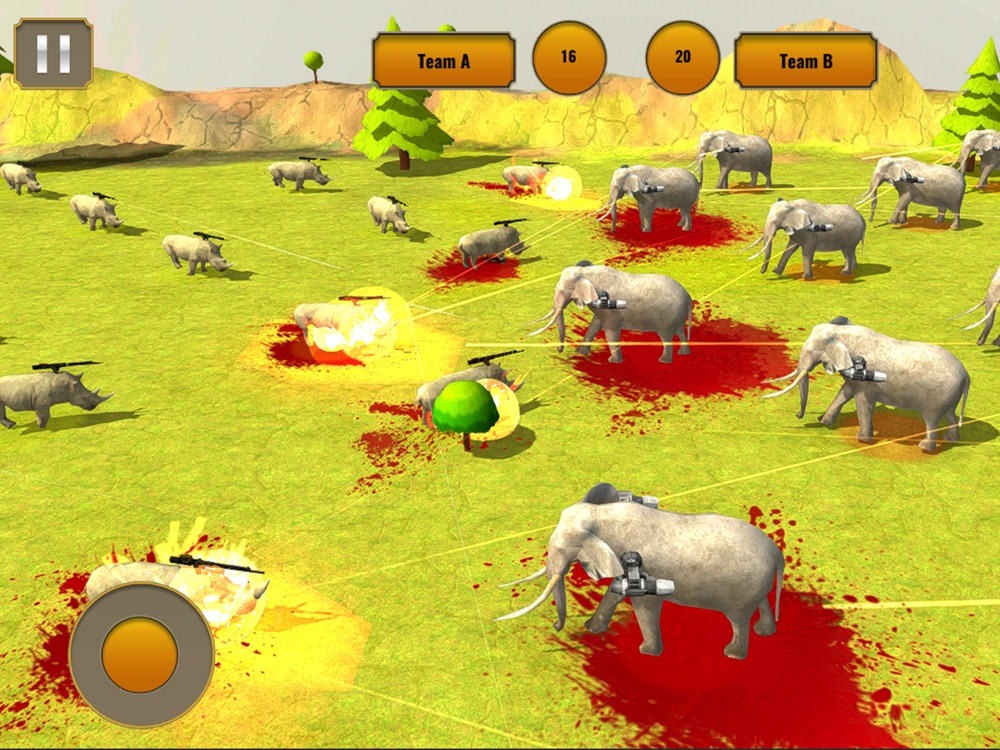Screen dimensions: 1000x750
Task: Select the Team A label panel
Action: click(444, 61)
